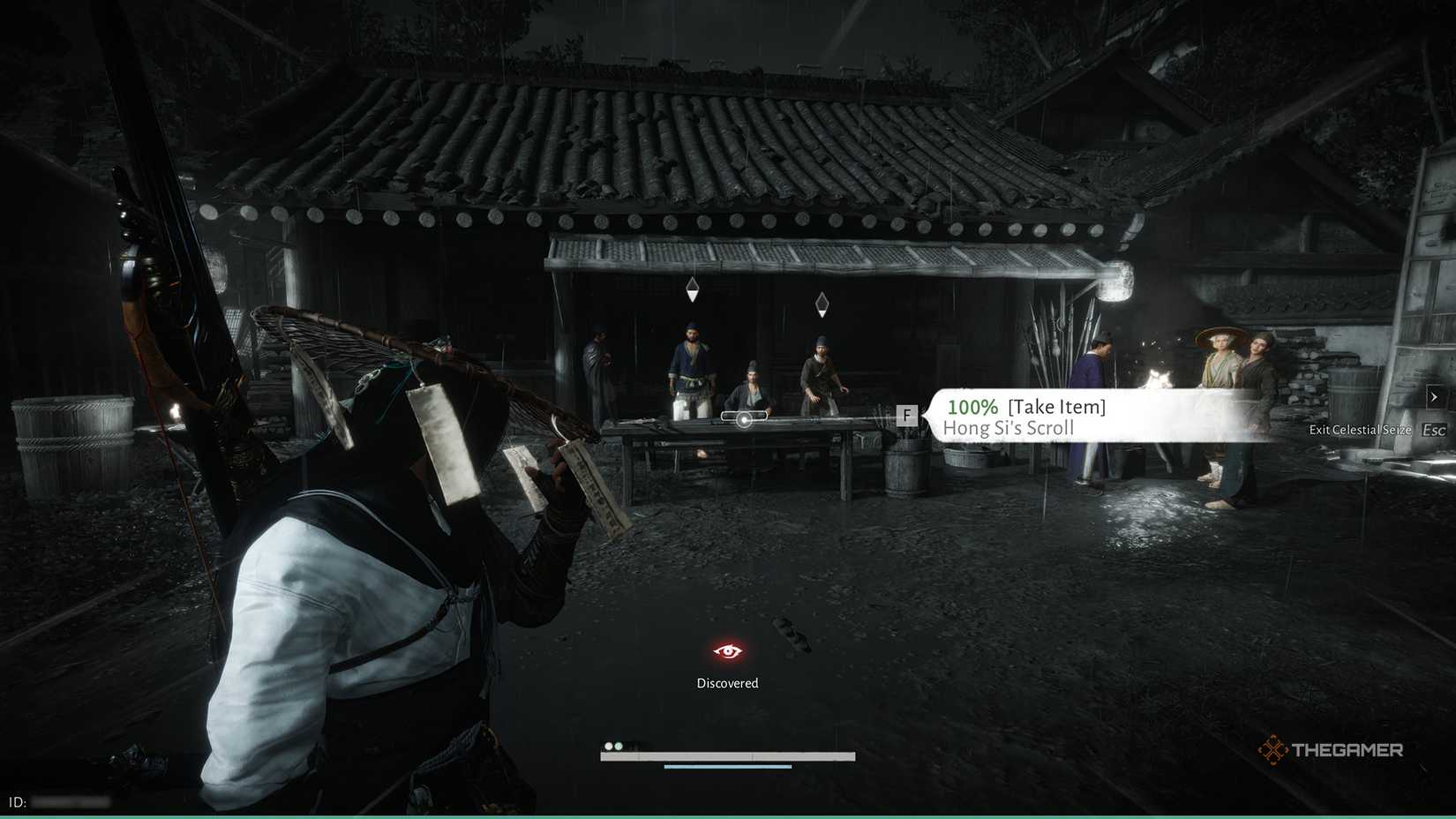Toggle the second green detection dot

(x=619, y=746)
